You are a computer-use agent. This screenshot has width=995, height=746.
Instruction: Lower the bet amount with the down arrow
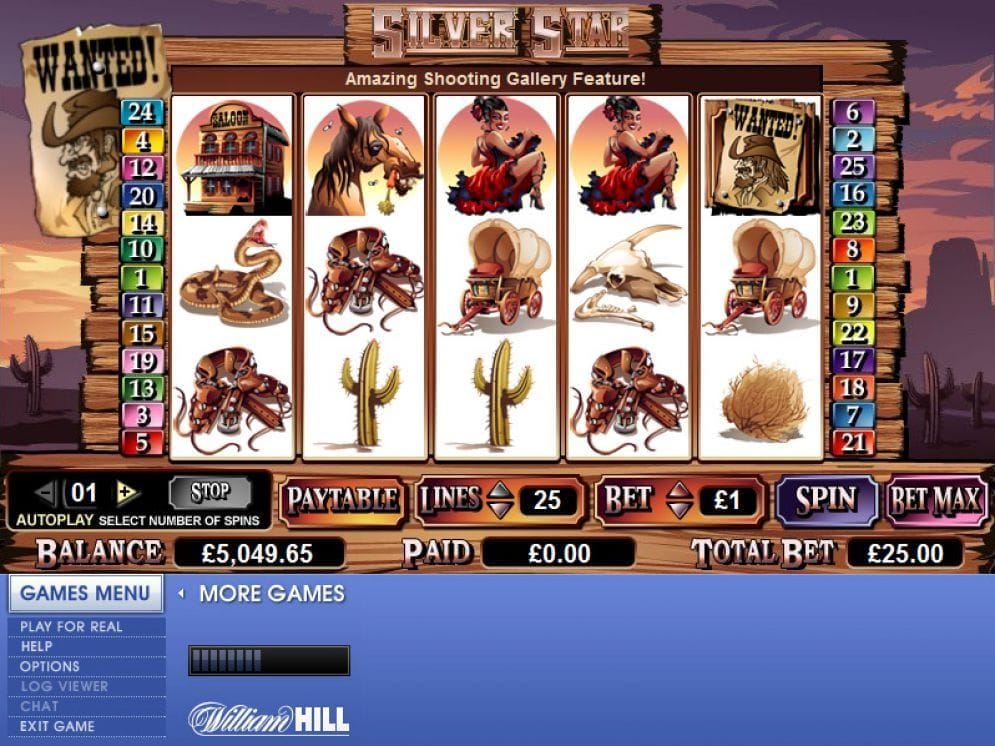(x=679, y=509)
